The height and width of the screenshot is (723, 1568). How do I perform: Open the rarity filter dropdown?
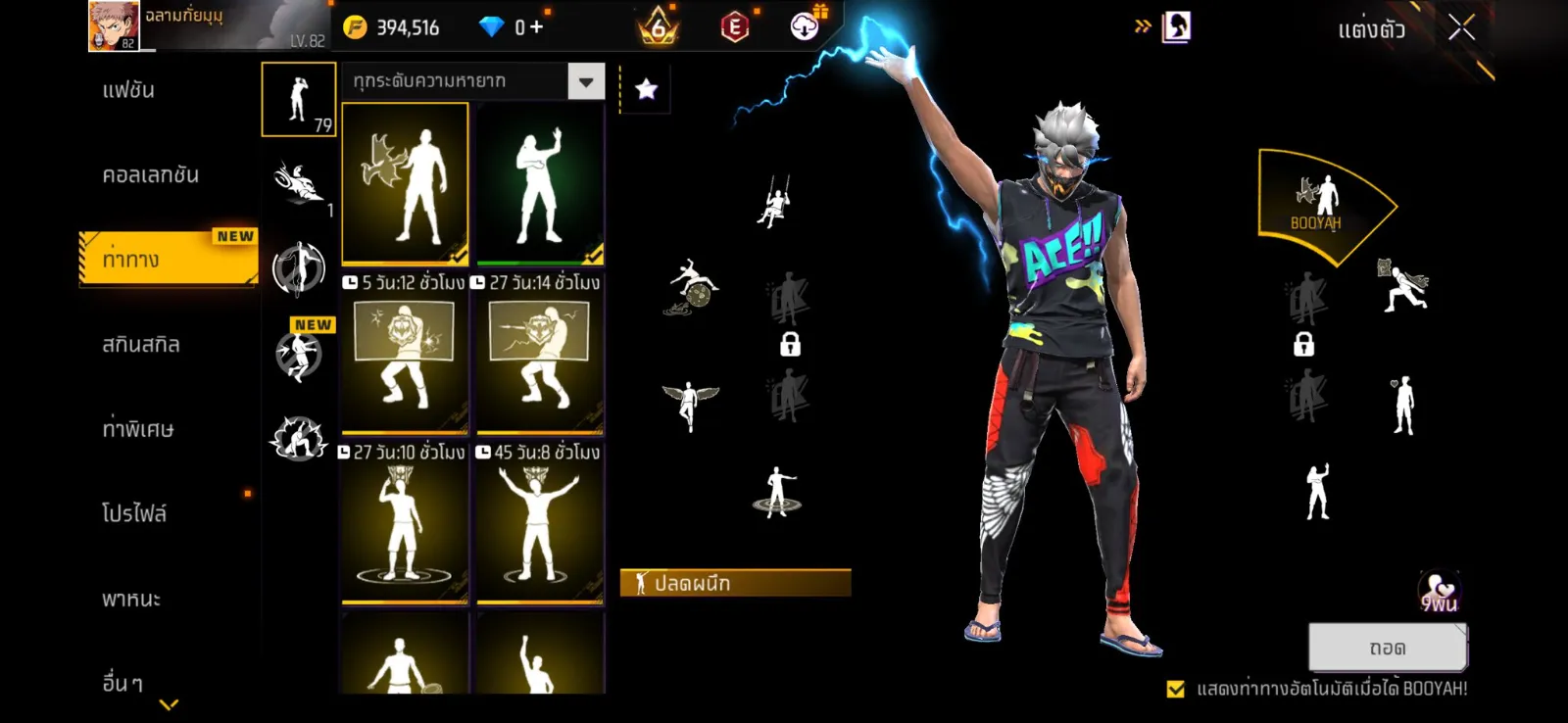pyautogui.click(x=585, y=81)
